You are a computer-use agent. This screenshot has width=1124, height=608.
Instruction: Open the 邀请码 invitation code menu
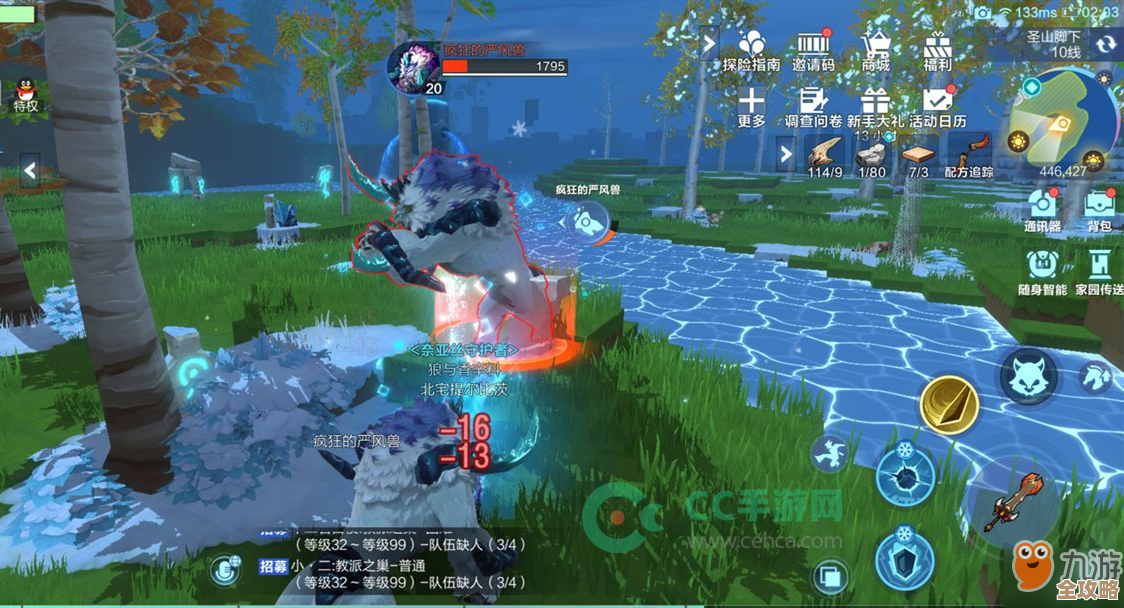point(813,49)
